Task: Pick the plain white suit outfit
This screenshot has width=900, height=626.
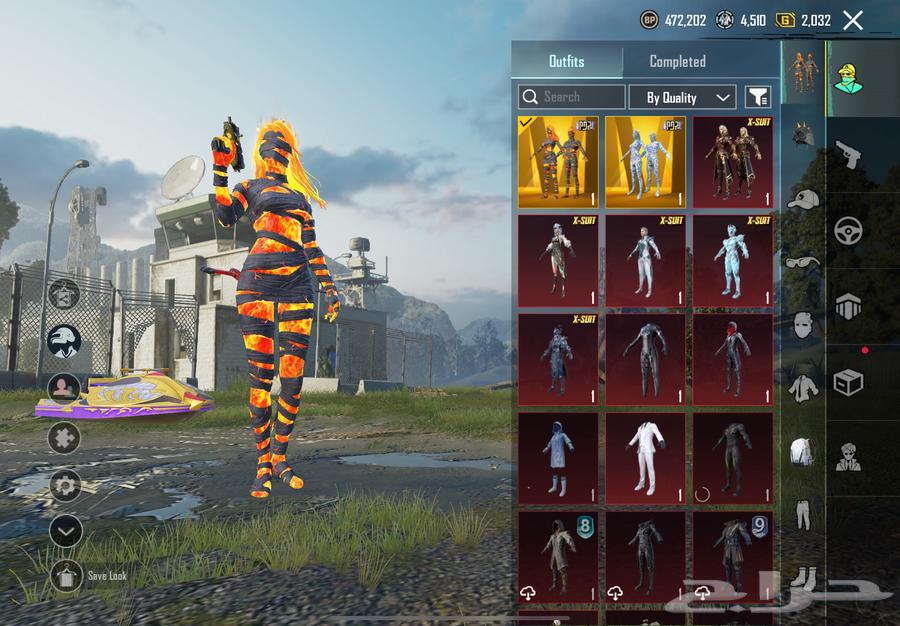Action: click(x=645, y=457)
